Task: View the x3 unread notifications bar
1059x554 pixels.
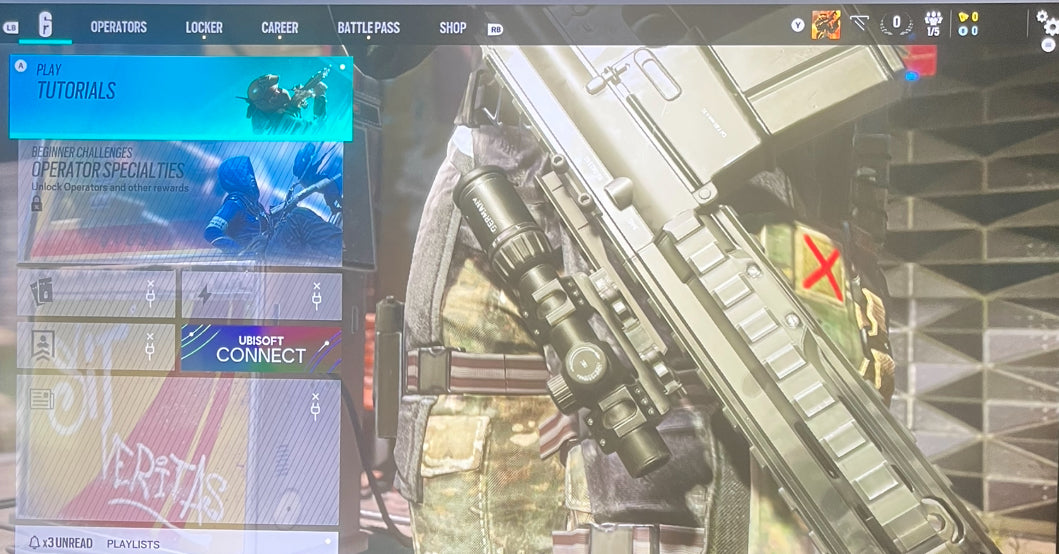Action: 60,543
